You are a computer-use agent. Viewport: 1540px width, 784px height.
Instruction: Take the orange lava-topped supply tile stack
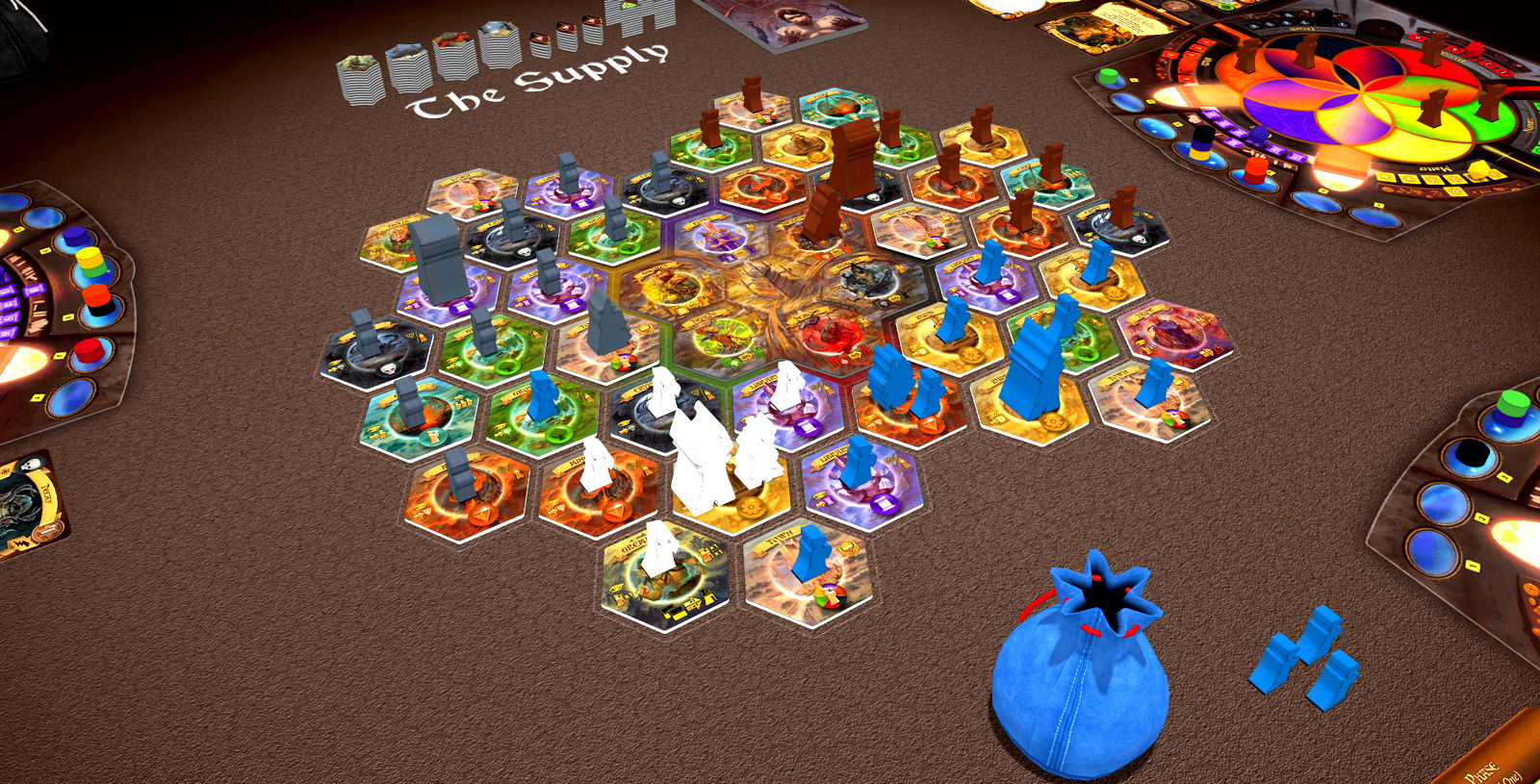[x=453, y=58]
